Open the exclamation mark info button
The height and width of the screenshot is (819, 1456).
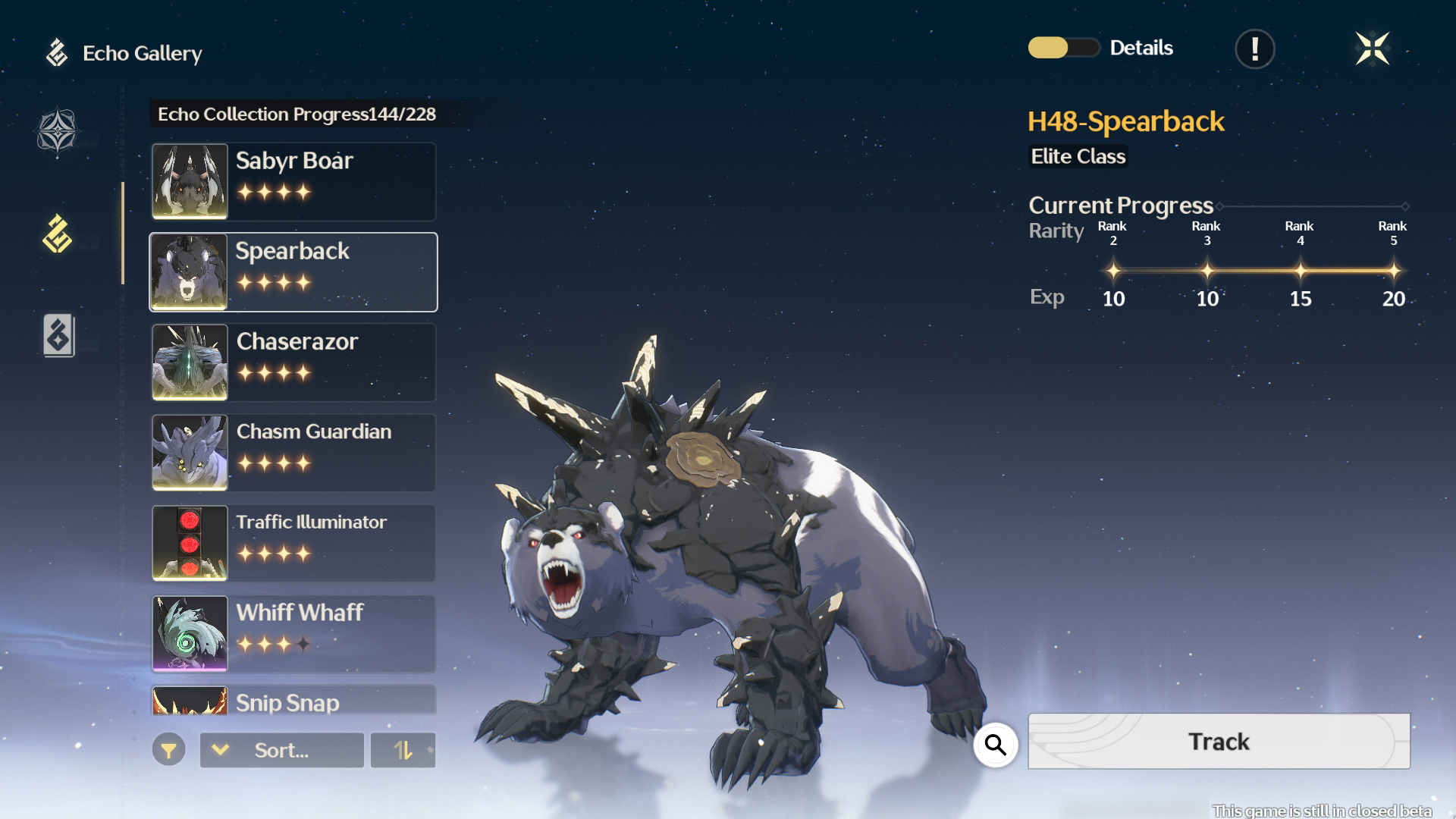[1255, 49]
